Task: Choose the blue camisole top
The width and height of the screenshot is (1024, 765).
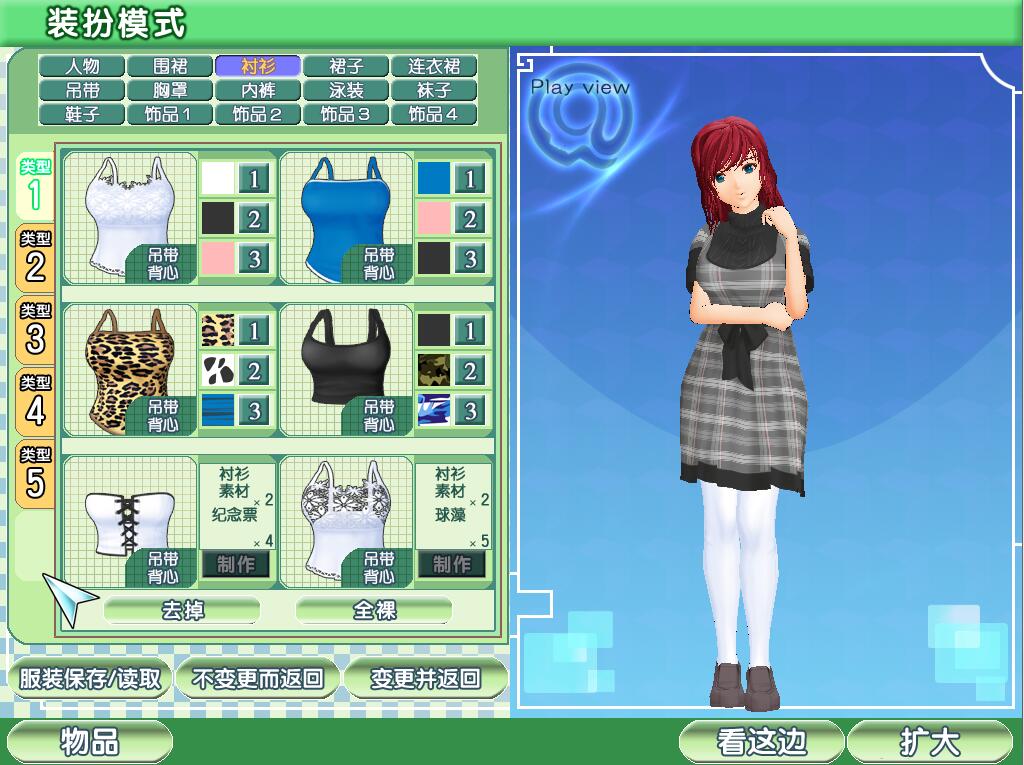Action: coord(344,217)
